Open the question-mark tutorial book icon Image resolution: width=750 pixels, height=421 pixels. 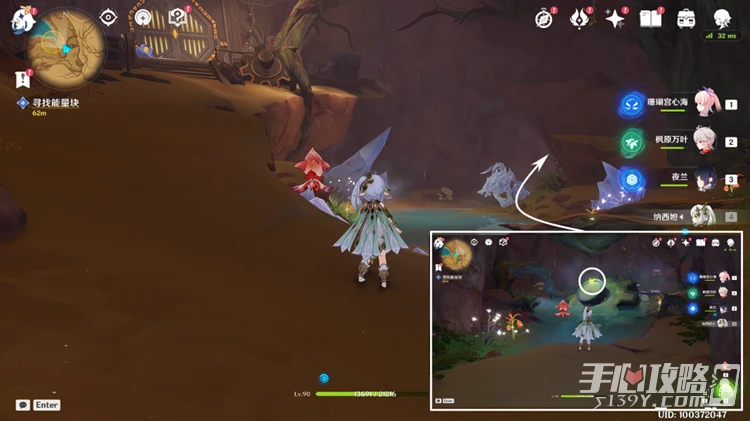177,17
